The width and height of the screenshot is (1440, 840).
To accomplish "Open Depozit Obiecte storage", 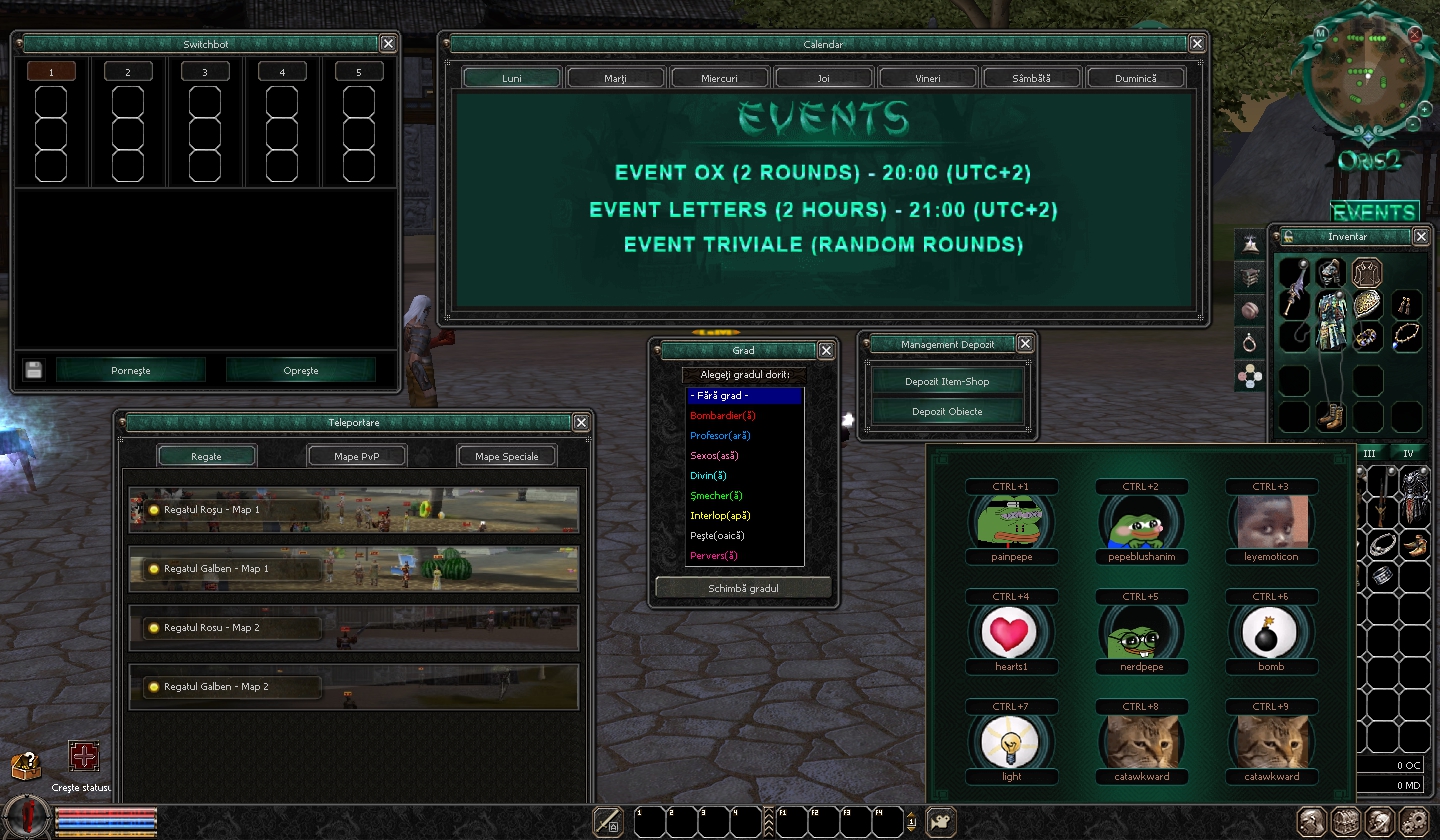I will [947, 411].
